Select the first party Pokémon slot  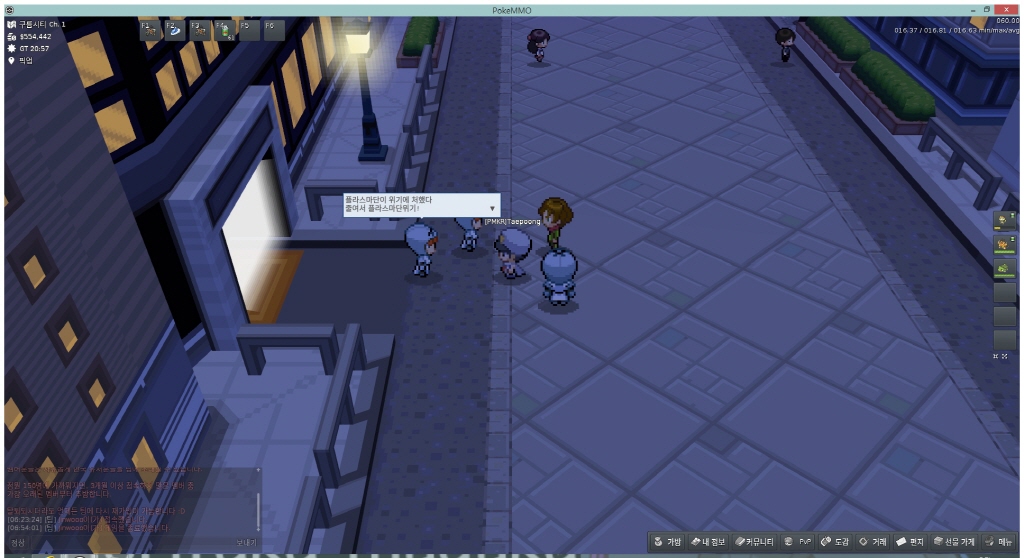[1003, 220]
